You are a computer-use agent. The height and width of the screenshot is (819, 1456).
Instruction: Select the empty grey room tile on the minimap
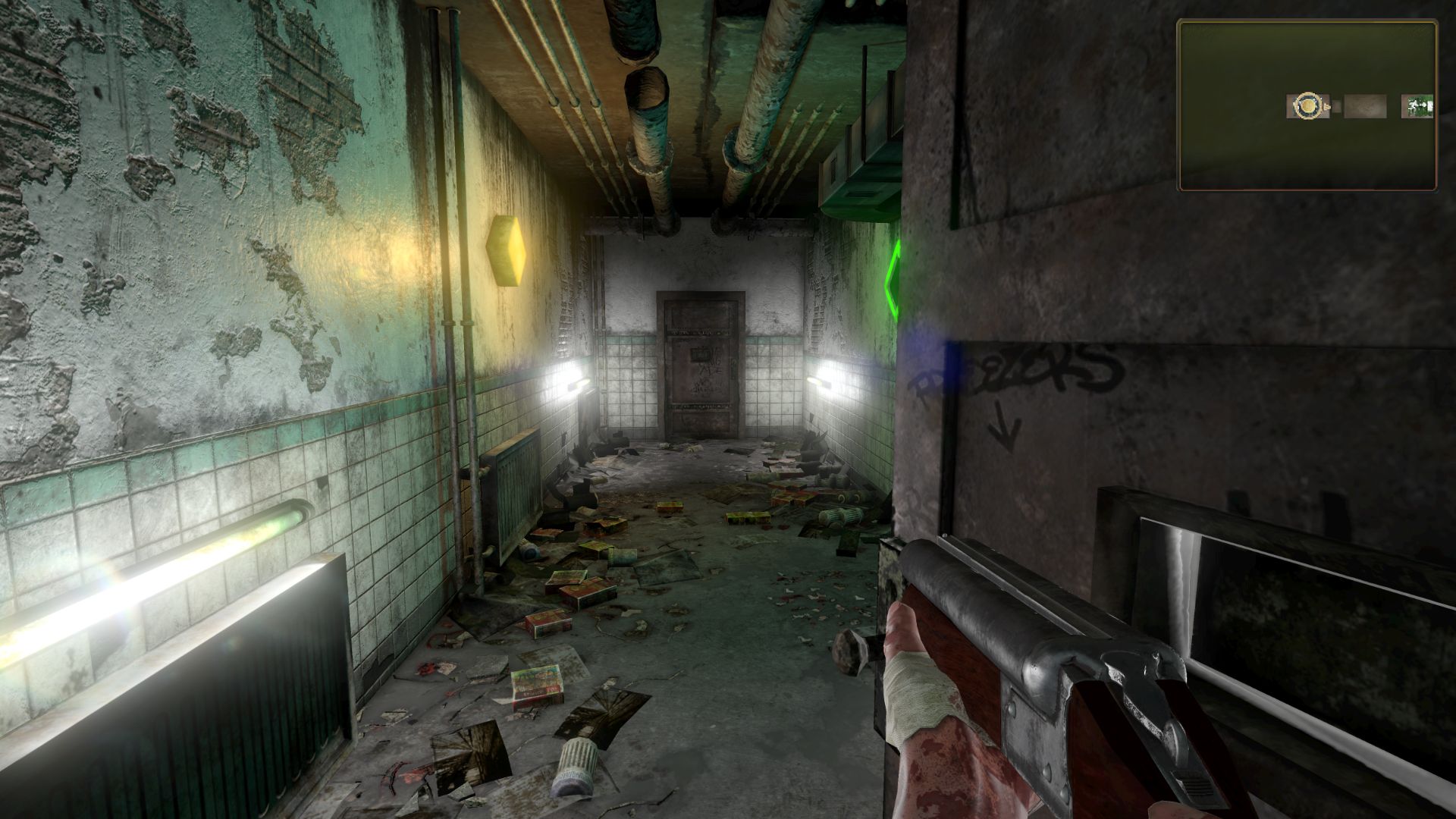tap(1365, 106)
